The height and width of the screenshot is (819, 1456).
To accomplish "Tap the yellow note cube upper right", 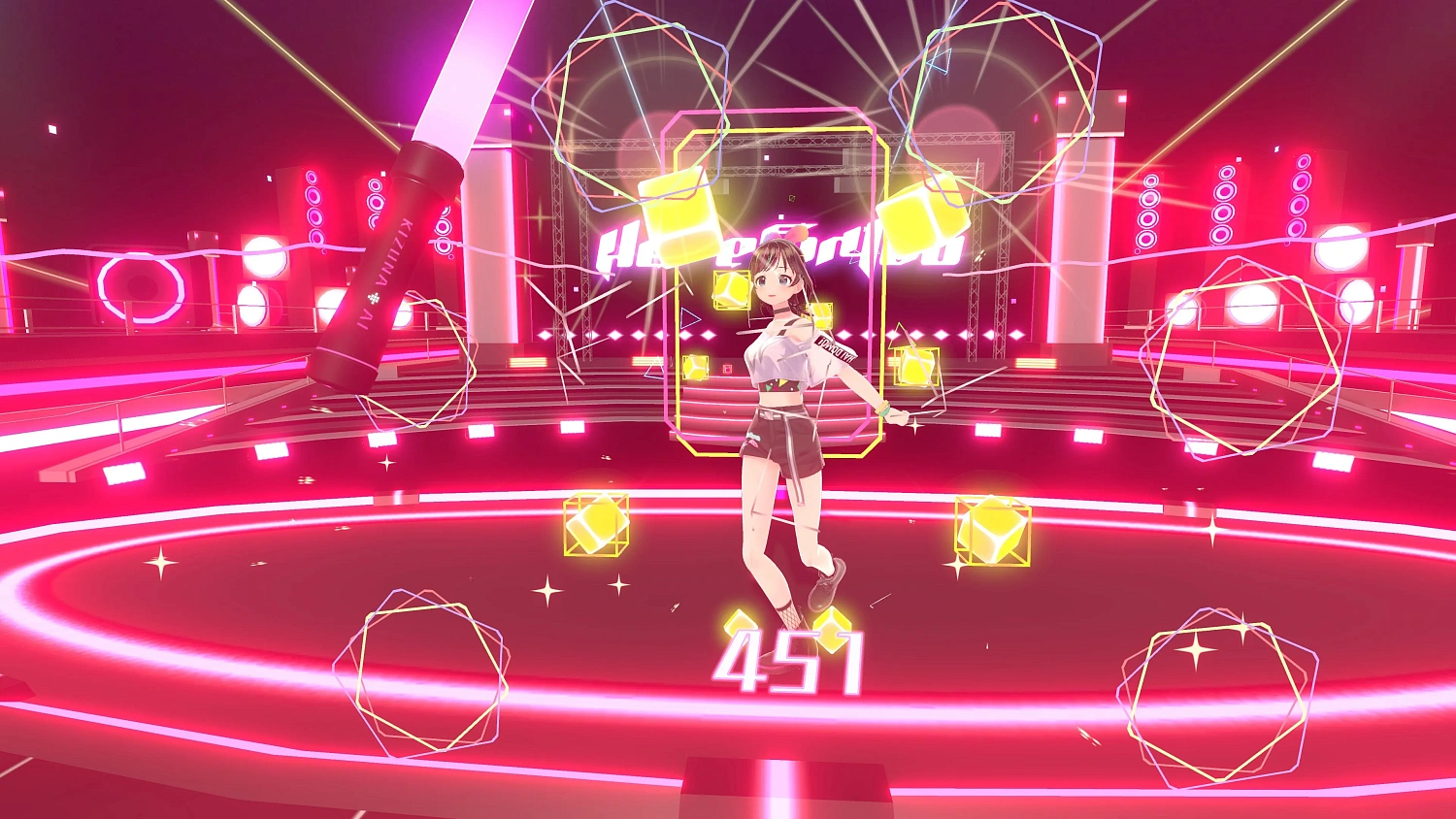I will [922, 213].
